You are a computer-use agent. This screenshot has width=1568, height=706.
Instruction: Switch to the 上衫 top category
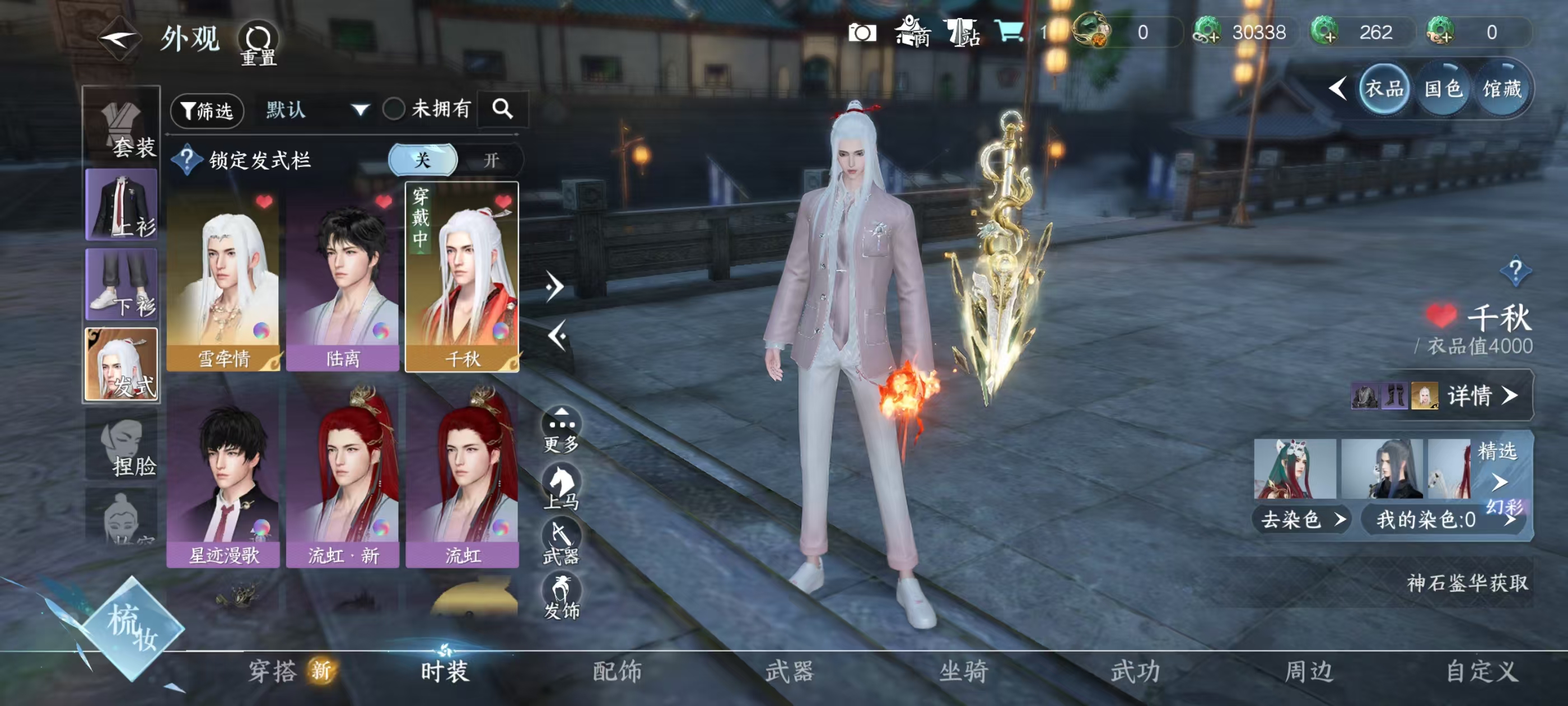122,205
